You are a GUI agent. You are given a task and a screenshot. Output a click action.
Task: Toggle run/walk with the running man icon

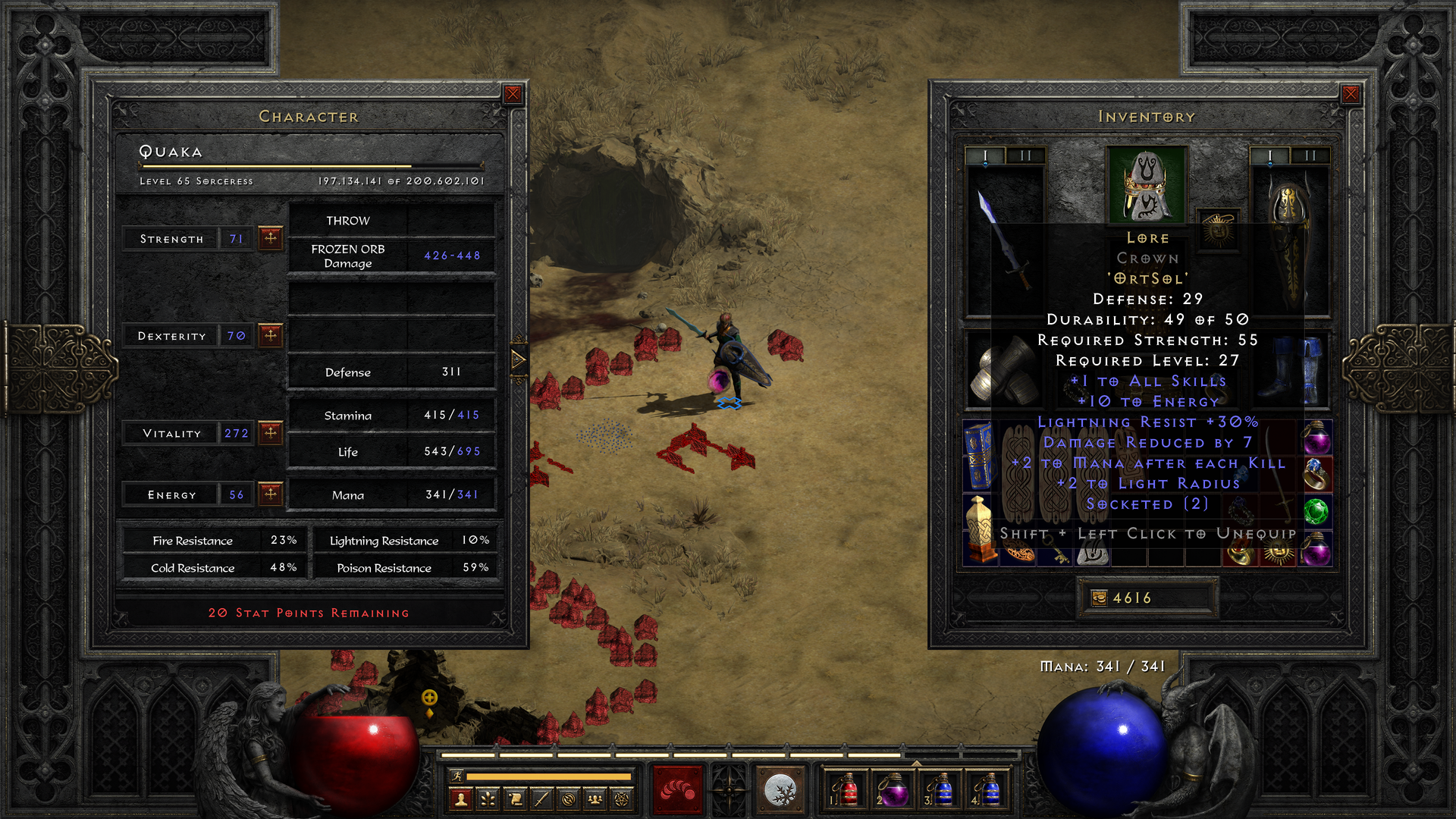pos(457,776)
